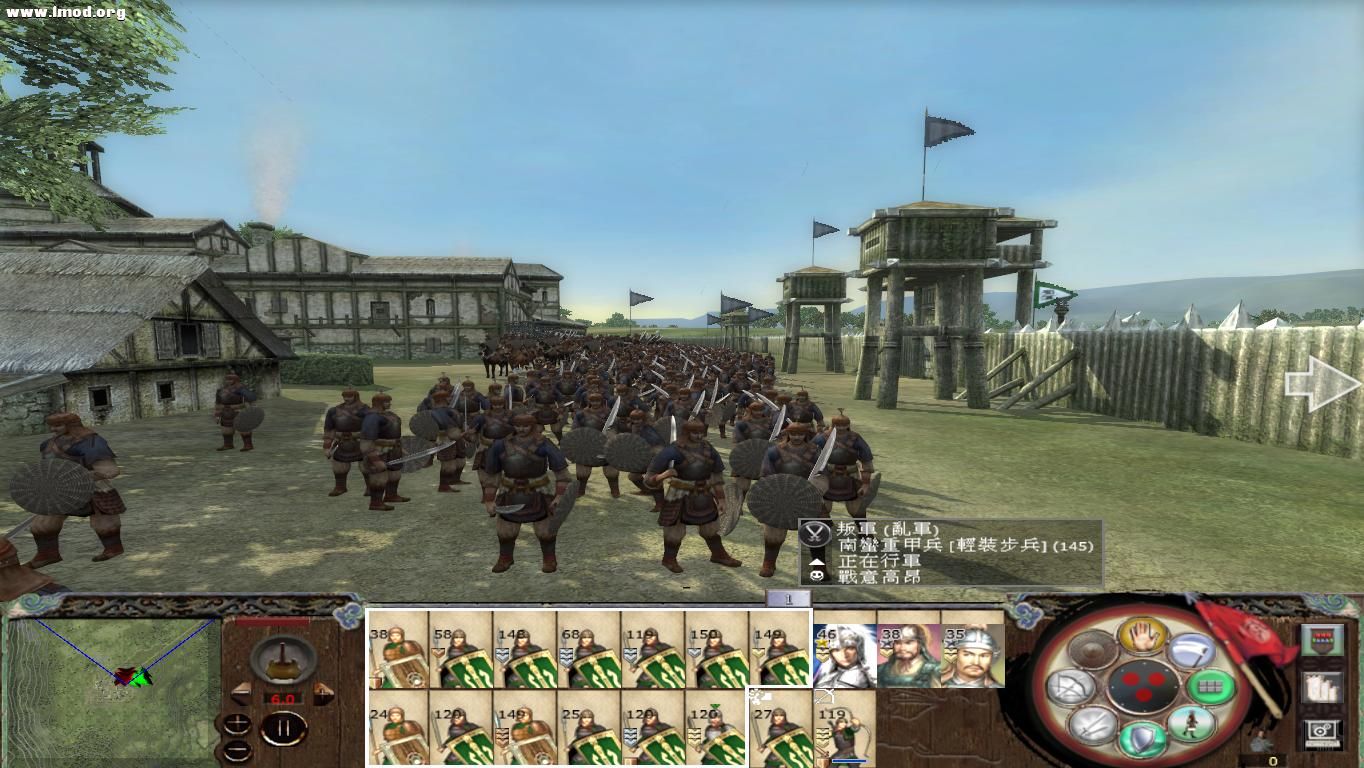Click the halberd special attack icon
Screen dimensions: 1364x768
pos(1193,650)
